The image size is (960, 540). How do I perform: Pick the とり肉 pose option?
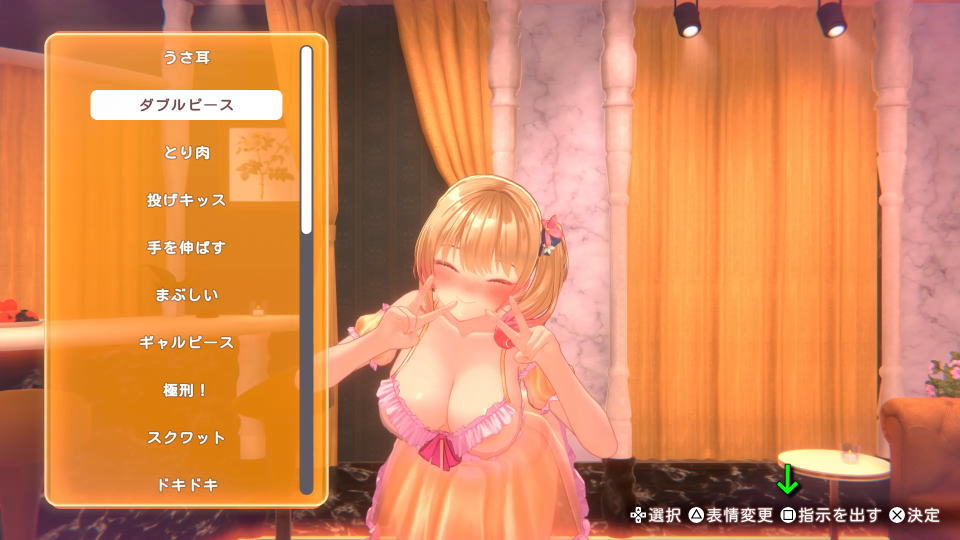(186, 153)
